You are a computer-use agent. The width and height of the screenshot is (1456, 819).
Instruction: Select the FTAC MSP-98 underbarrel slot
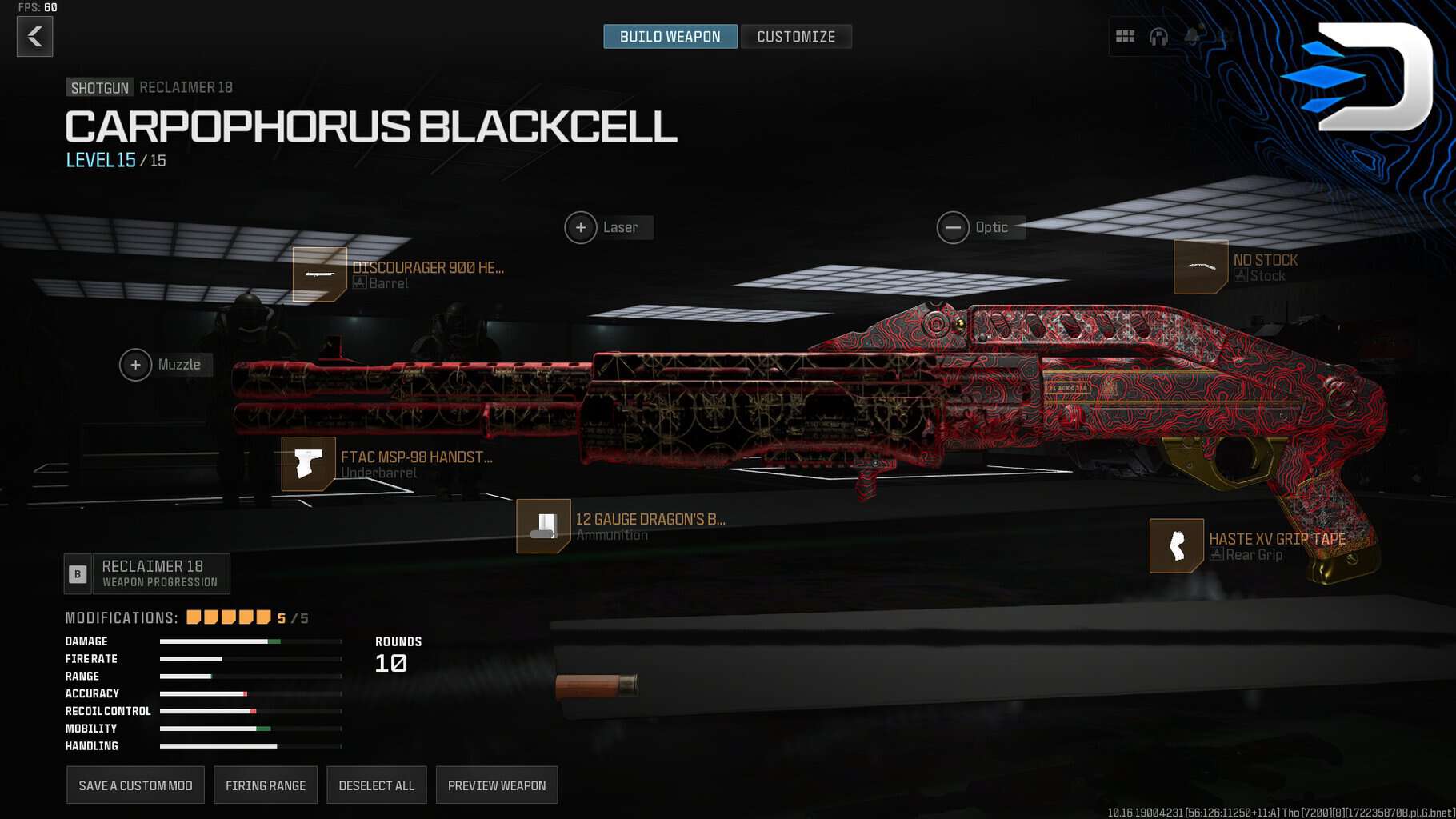point(309,464)
